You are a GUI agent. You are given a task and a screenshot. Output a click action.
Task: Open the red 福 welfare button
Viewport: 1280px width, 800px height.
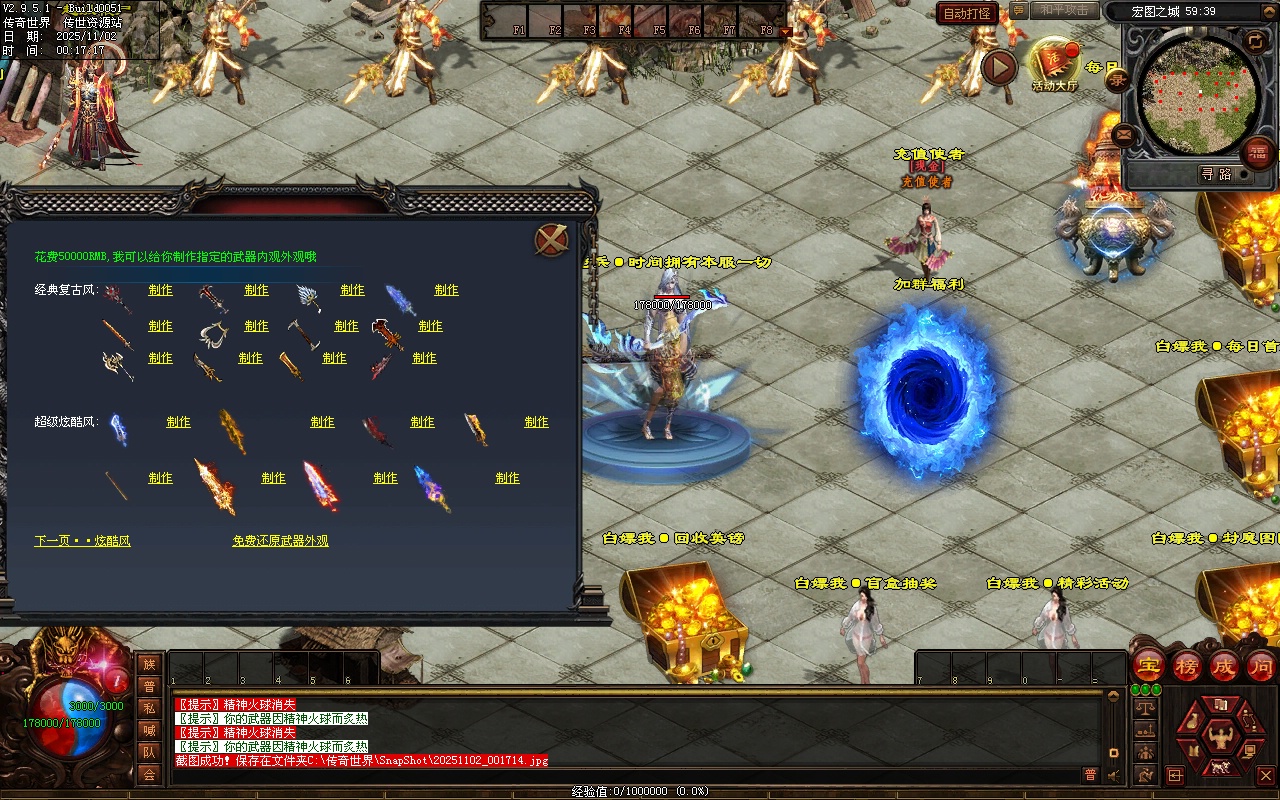point(1256,153)
